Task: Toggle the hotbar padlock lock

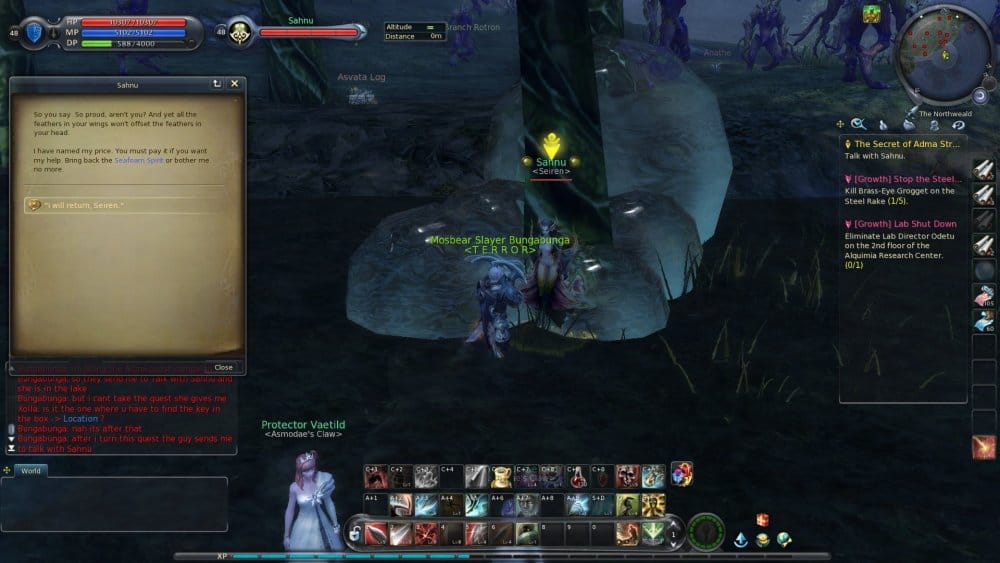Action: [354, 535]
